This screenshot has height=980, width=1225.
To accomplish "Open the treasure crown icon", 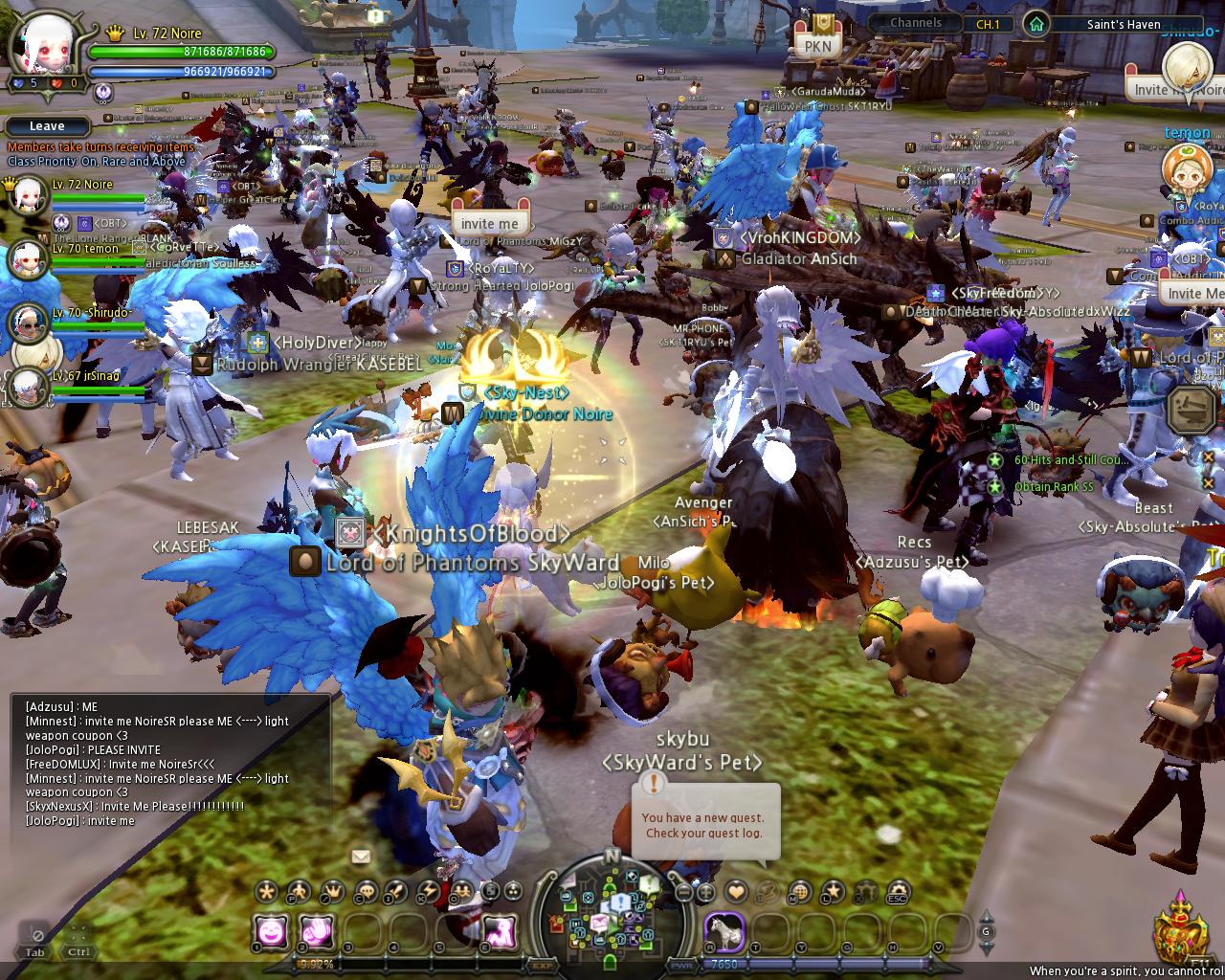I will tap(1179, 933).
